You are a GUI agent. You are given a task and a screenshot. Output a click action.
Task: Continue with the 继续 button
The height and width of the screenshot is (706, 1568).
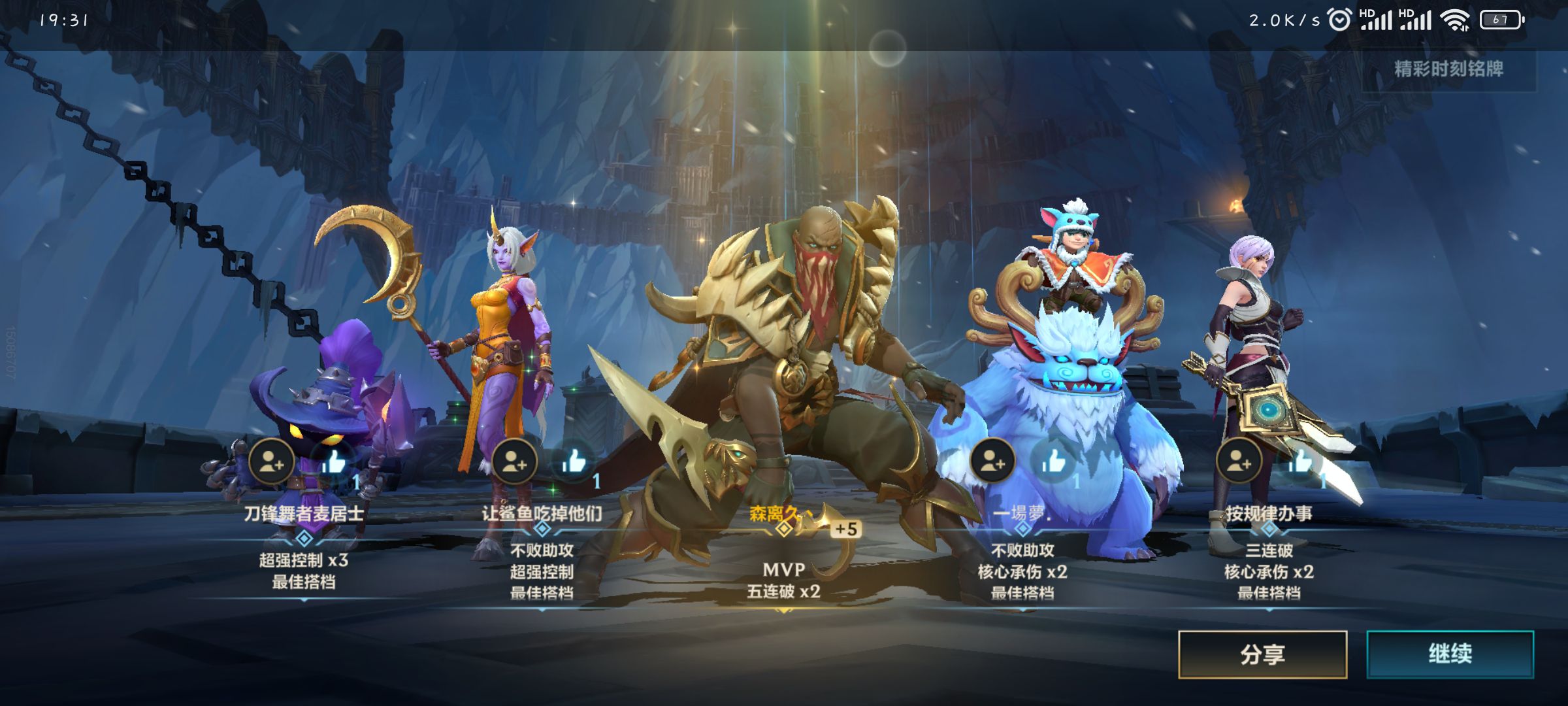(x=1450, y=654)
